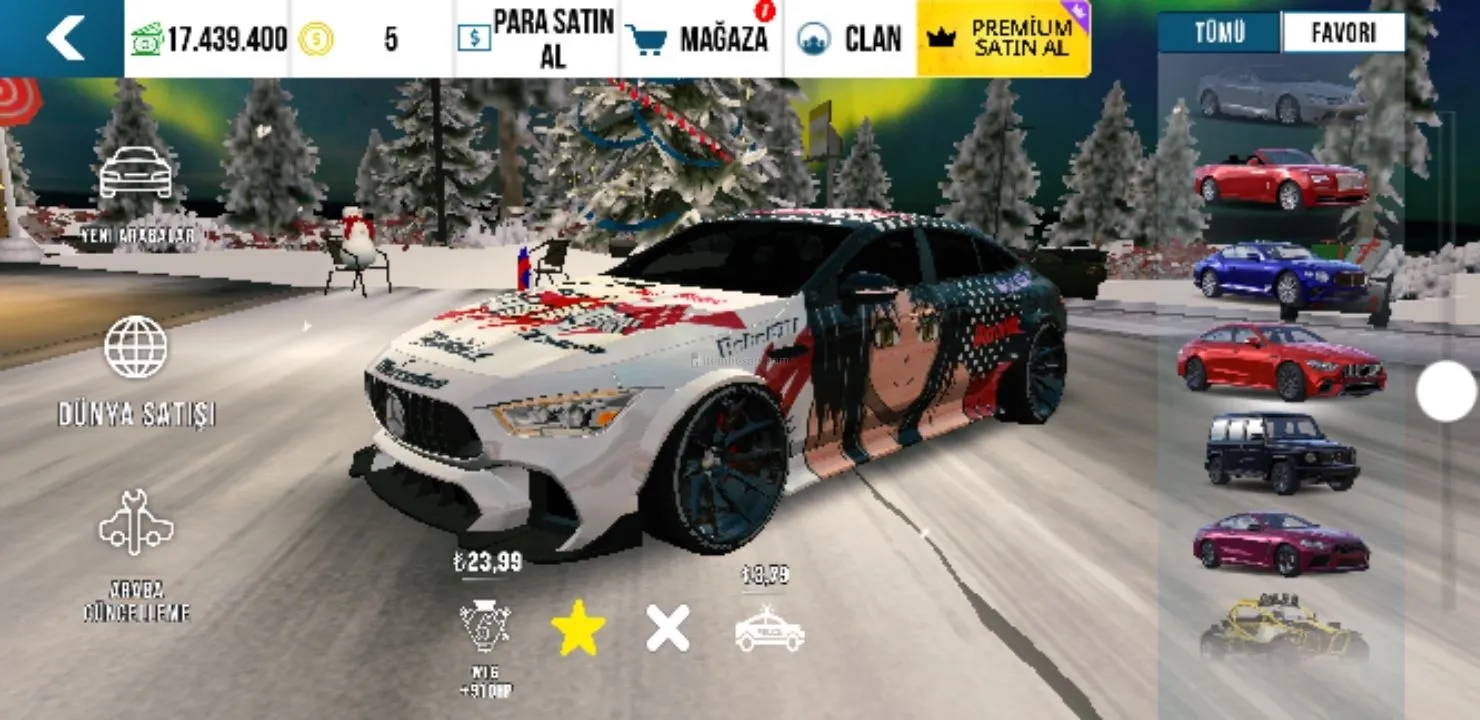This screenshot has height=720, width=1480.
Task: Go back with the white arrow button
Action: (x=64, y=38)
